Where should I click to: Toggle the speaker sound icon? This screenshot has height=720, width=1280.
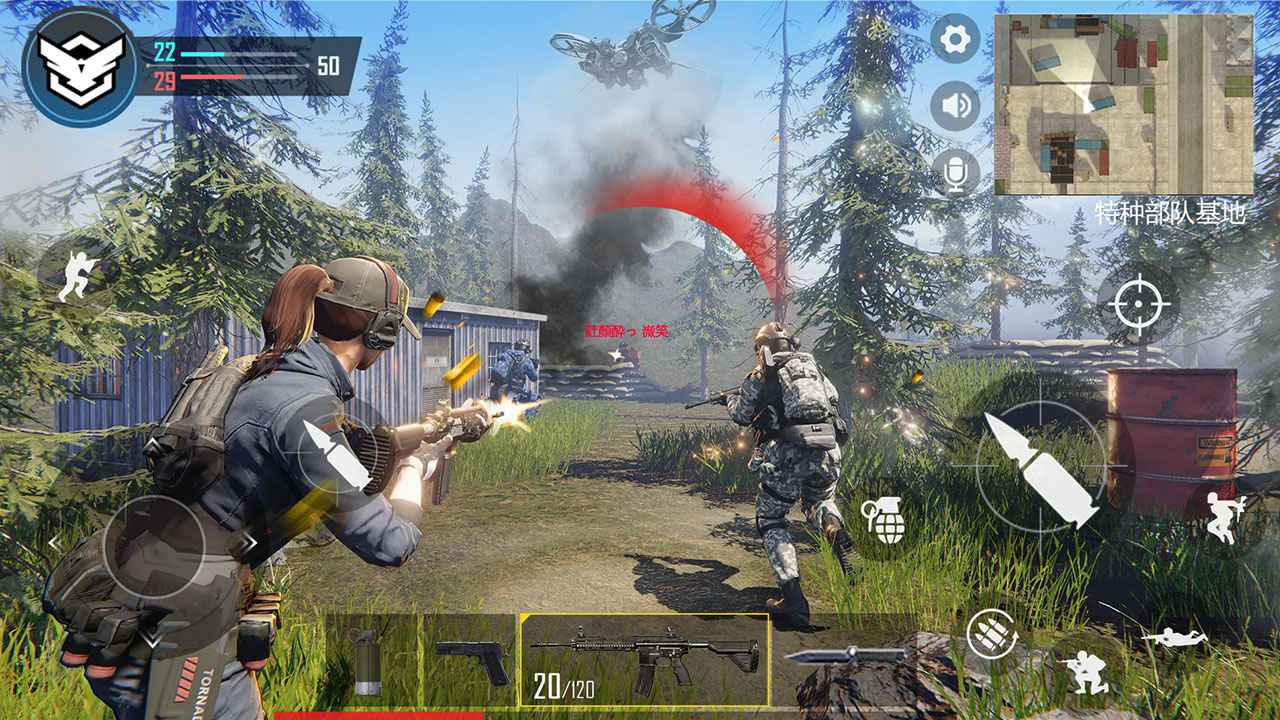point(955,106)
